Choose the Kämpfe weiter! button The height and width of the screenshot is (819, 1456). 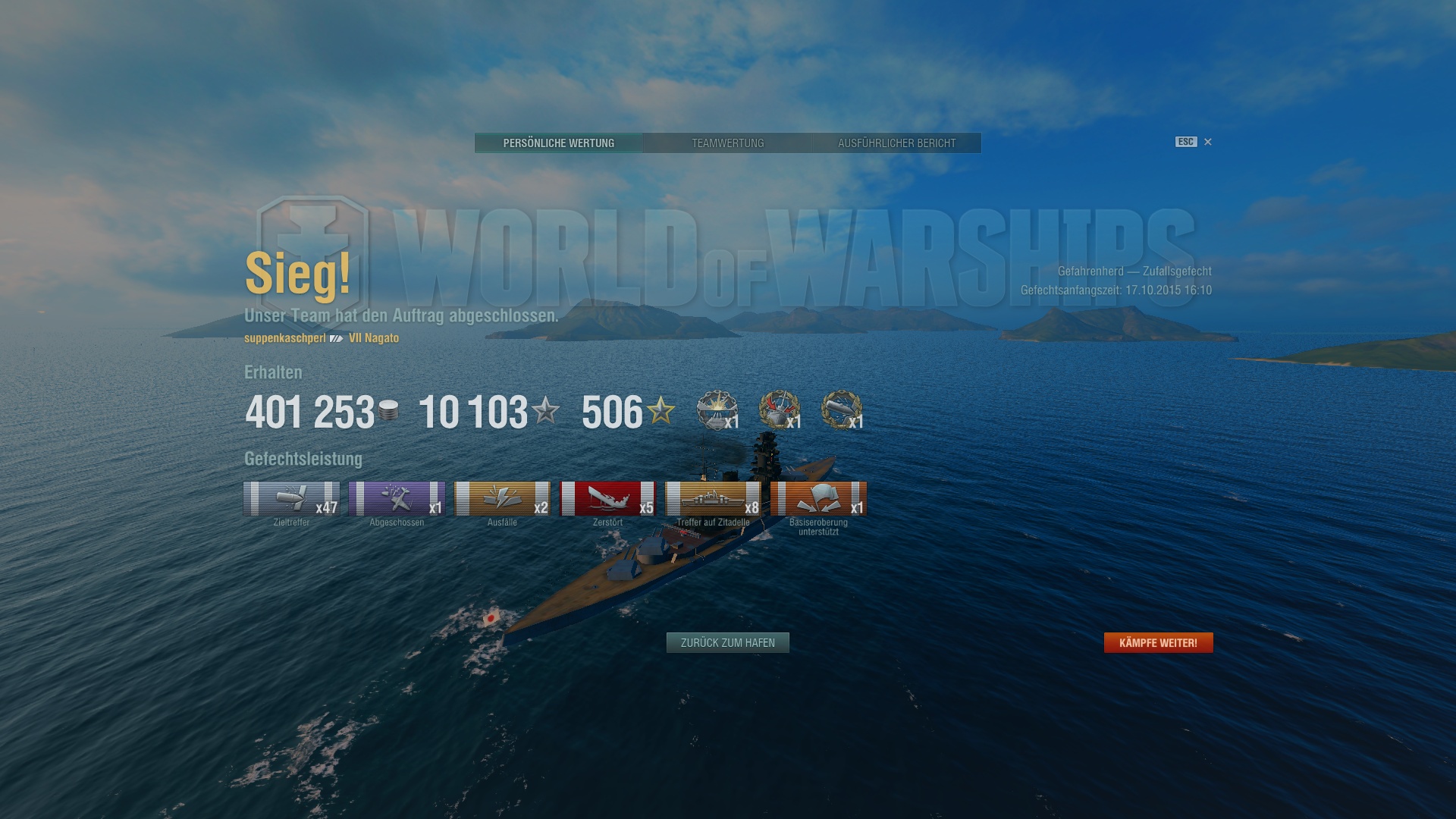click(1158, 643)
